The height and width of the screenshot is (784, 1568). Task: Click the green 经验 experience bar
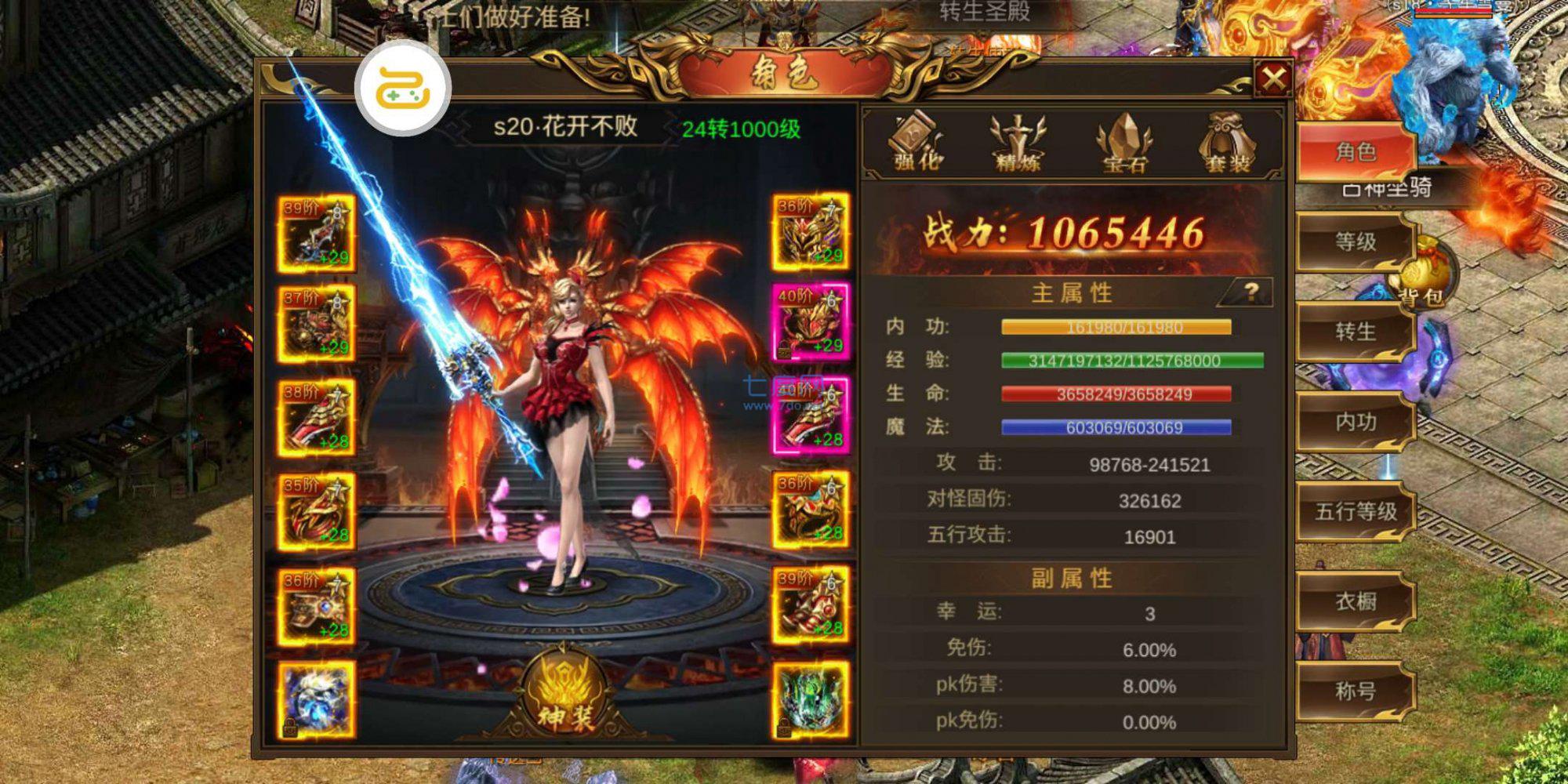click(1131, 361)
